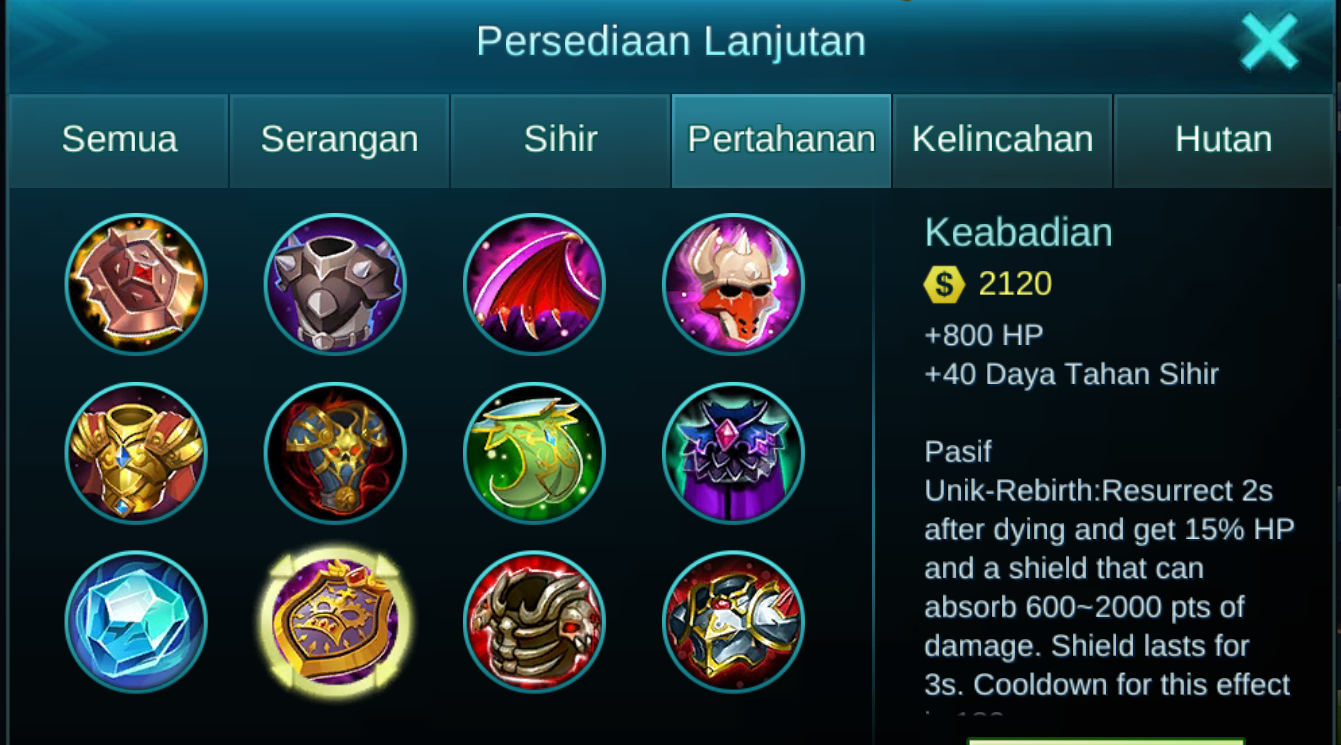This screenshot has width=1341, height=745.
Task: Open the red skull armor item
Action: coord(335,453)
